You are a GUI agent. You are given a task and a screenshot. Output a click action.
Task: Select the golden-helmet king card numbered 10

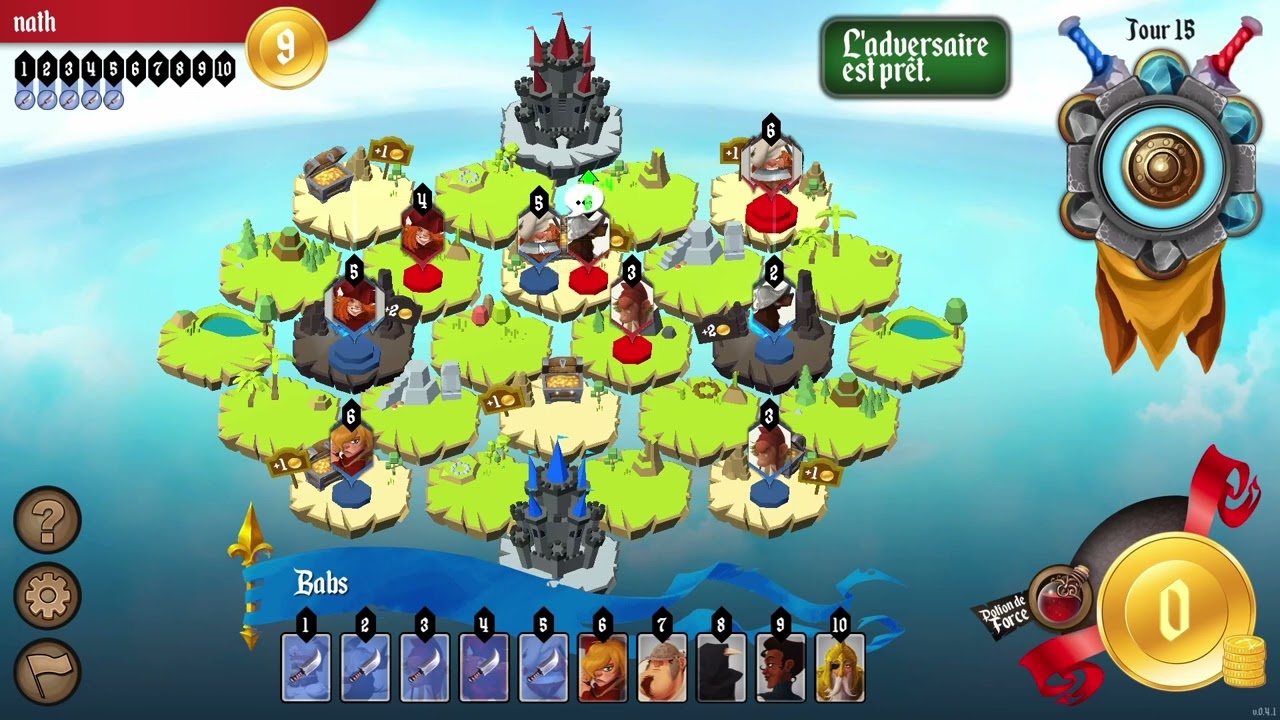pos(840,667)
